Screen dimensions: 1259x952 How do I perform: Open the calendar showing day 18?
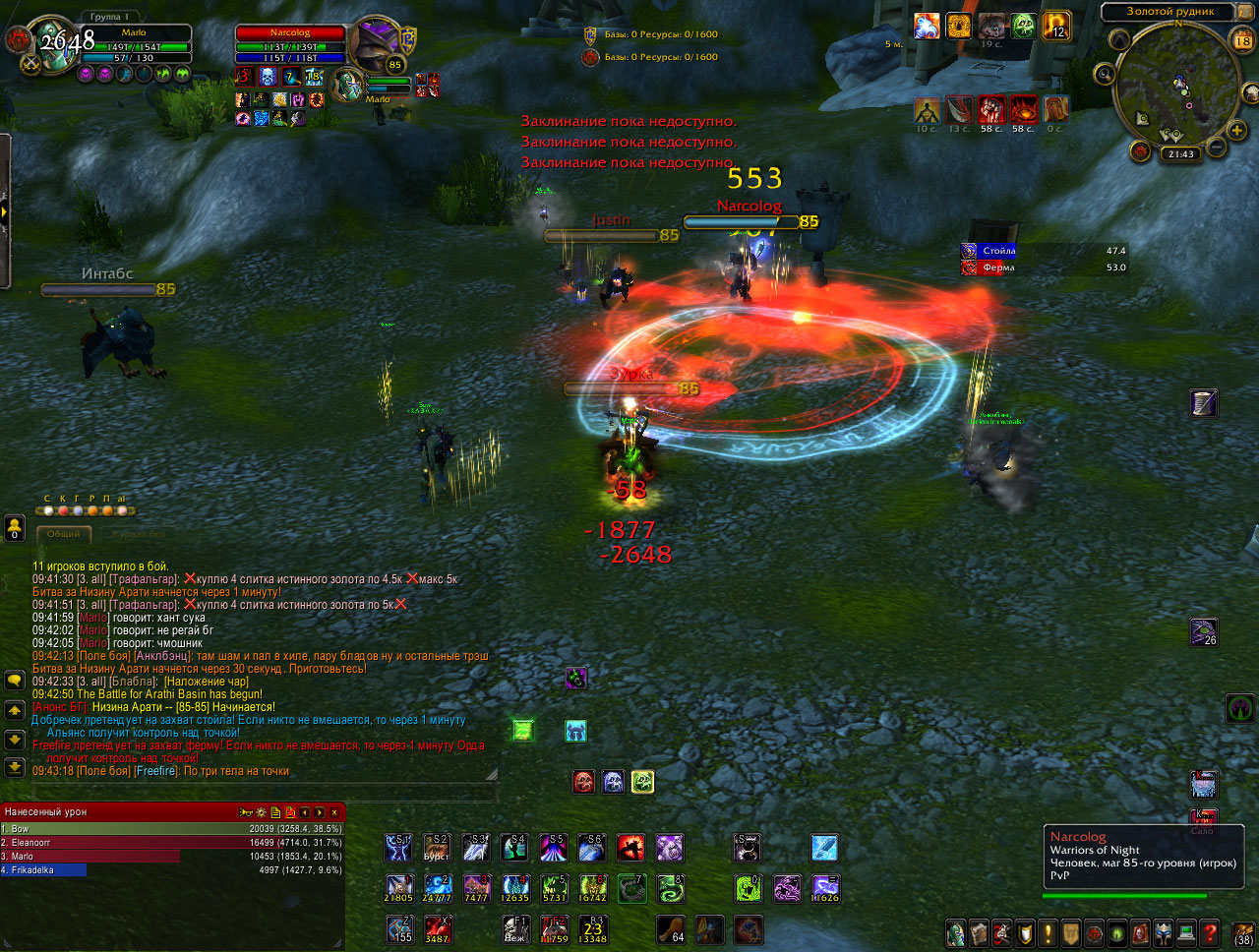click(x=1242, y=40)
